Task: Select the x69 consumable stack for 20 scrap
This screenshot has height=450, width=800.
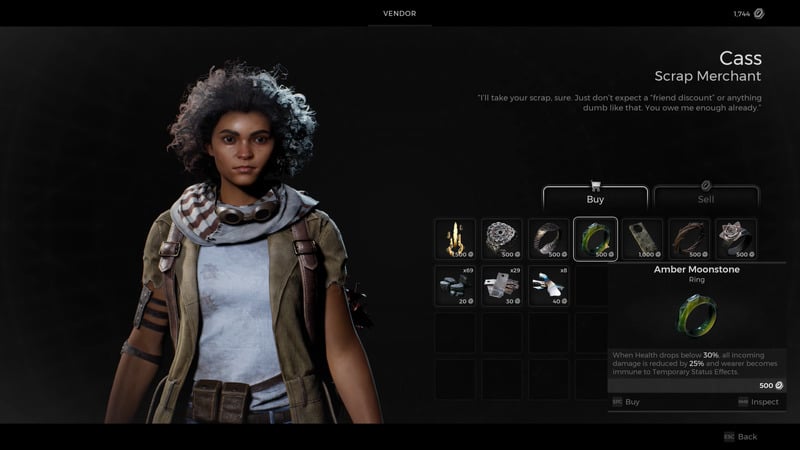Action: (x=455, y=285)
